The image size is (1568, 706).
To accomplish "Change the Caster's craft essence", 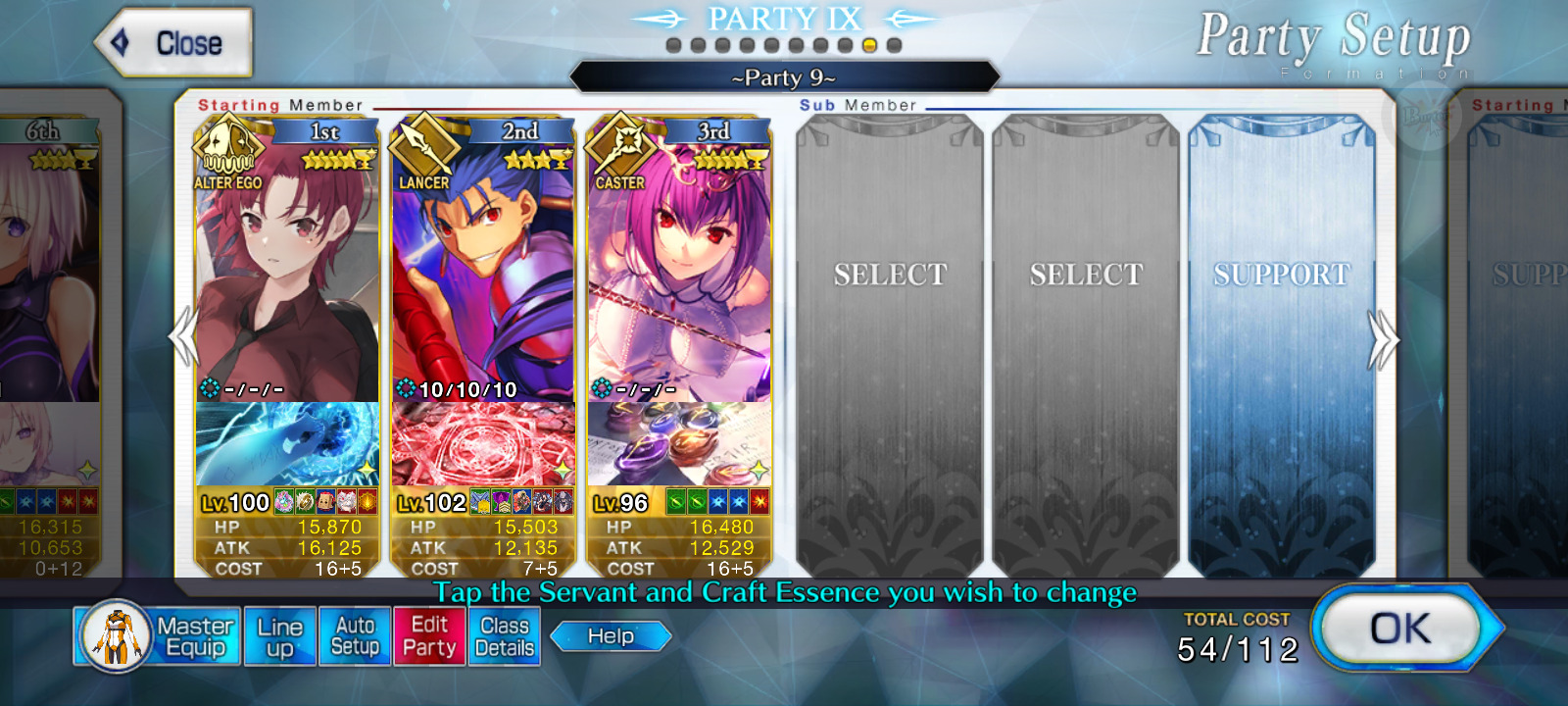I will tap(679, 444).
